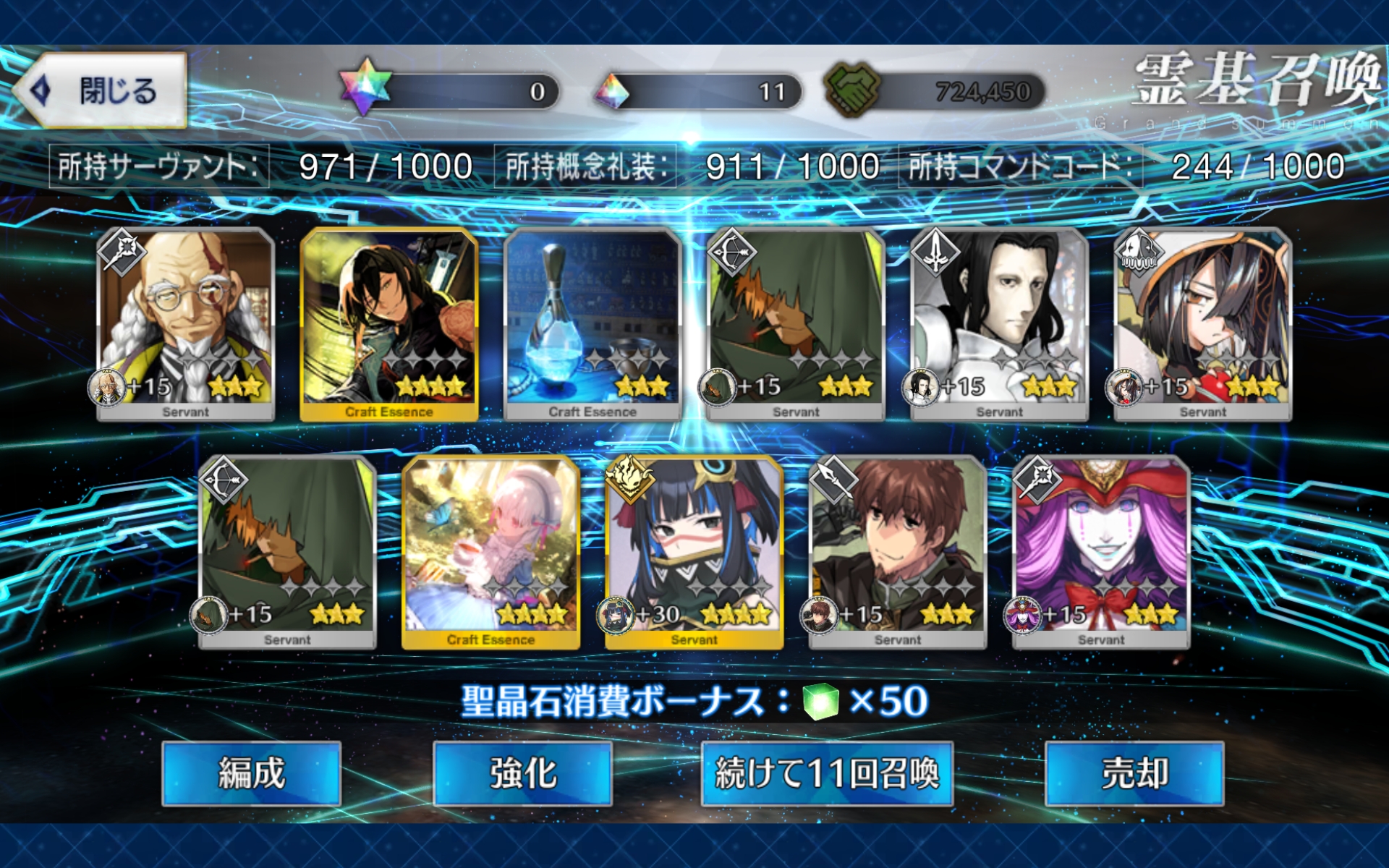This screenshot has height=868, width=1389.
Task: Open the white-haired girl with teacup Craft Essence
Action: tap(490, 551)
